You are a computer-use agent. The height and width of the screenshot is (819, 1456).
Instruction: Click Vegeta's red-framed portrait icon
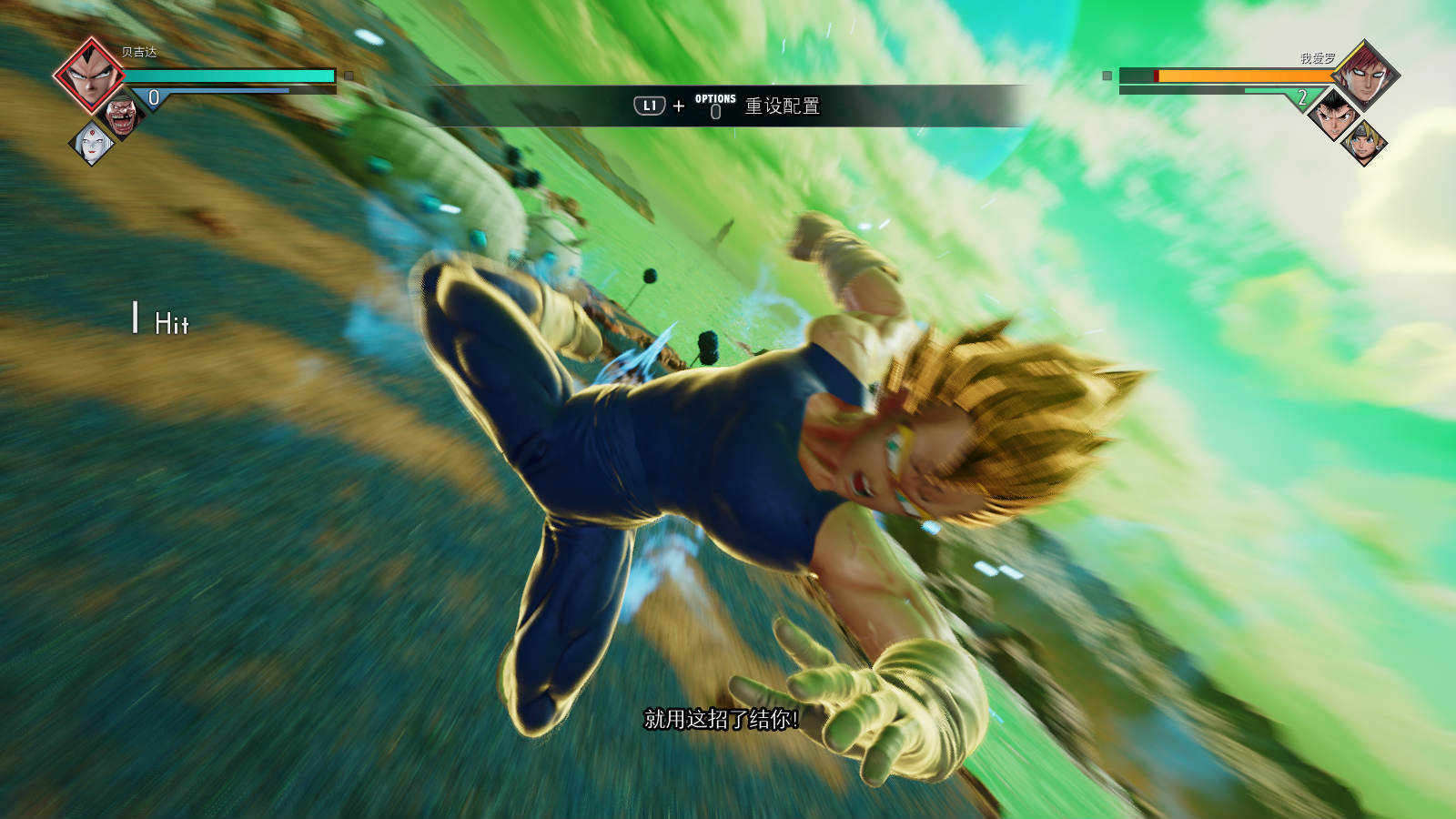pyautogui.click(x=89, y=75)
